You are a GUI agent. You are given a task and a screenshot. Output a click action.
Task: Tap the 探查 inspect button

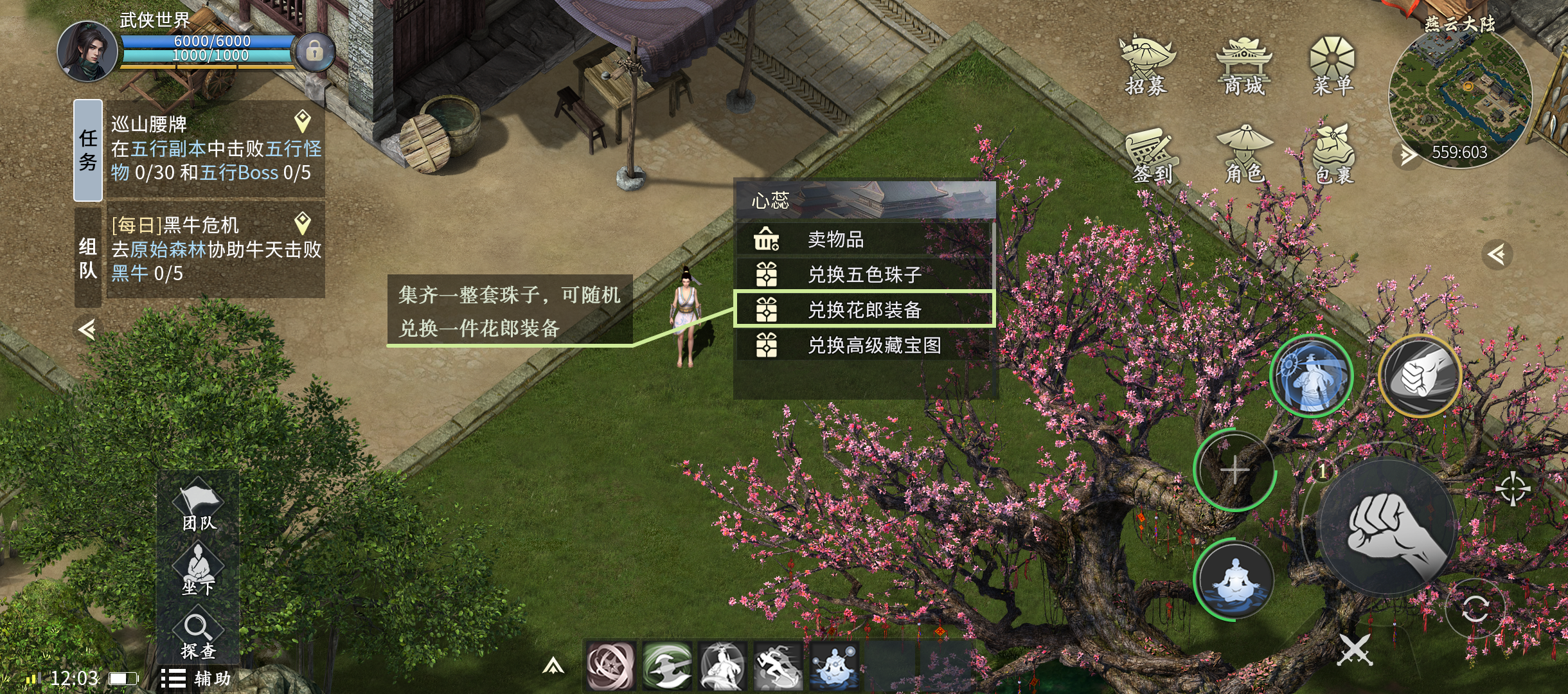coord(198,635)
